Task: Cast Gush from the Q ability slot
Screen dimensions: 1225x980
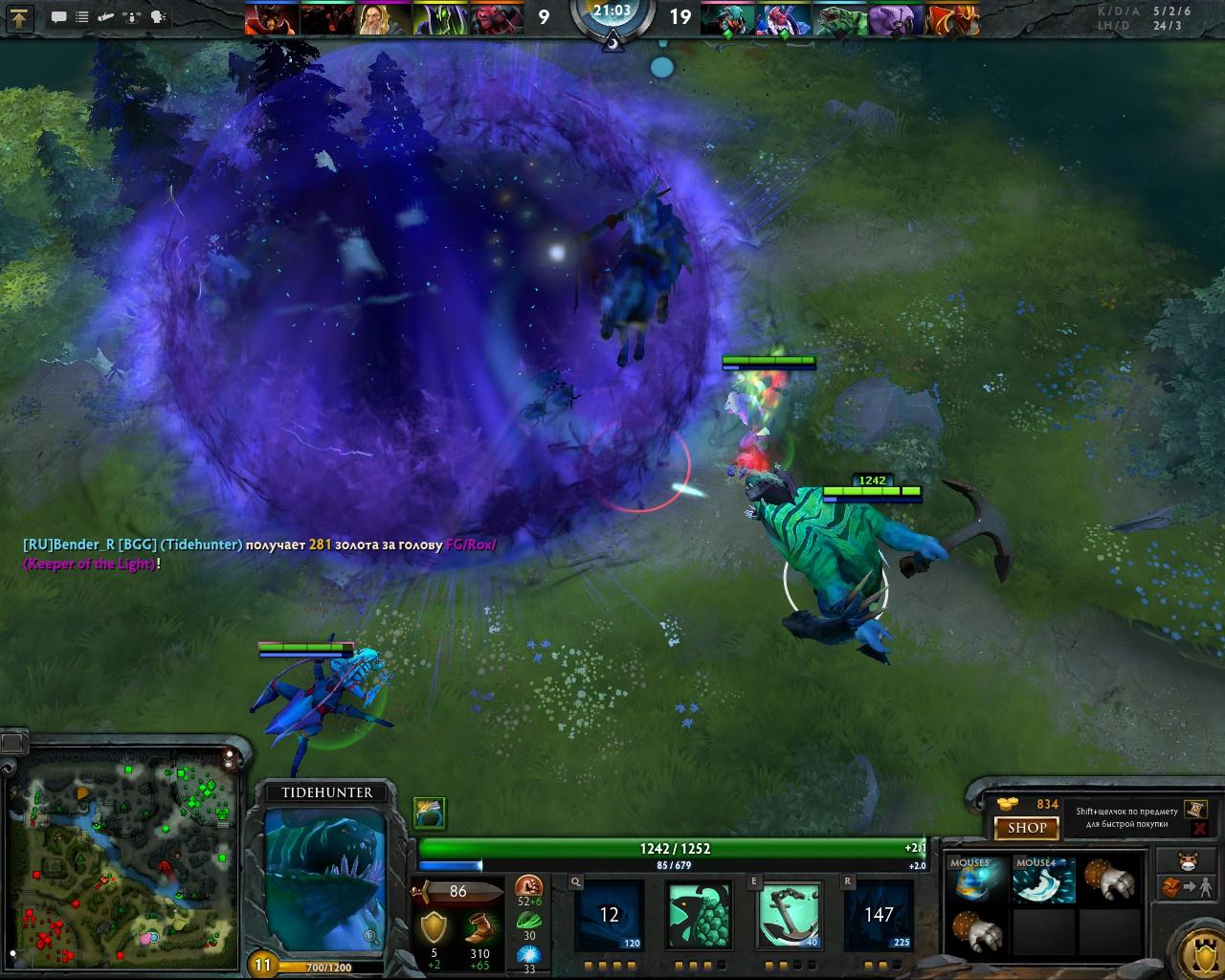Action: (x=610, y=914)
